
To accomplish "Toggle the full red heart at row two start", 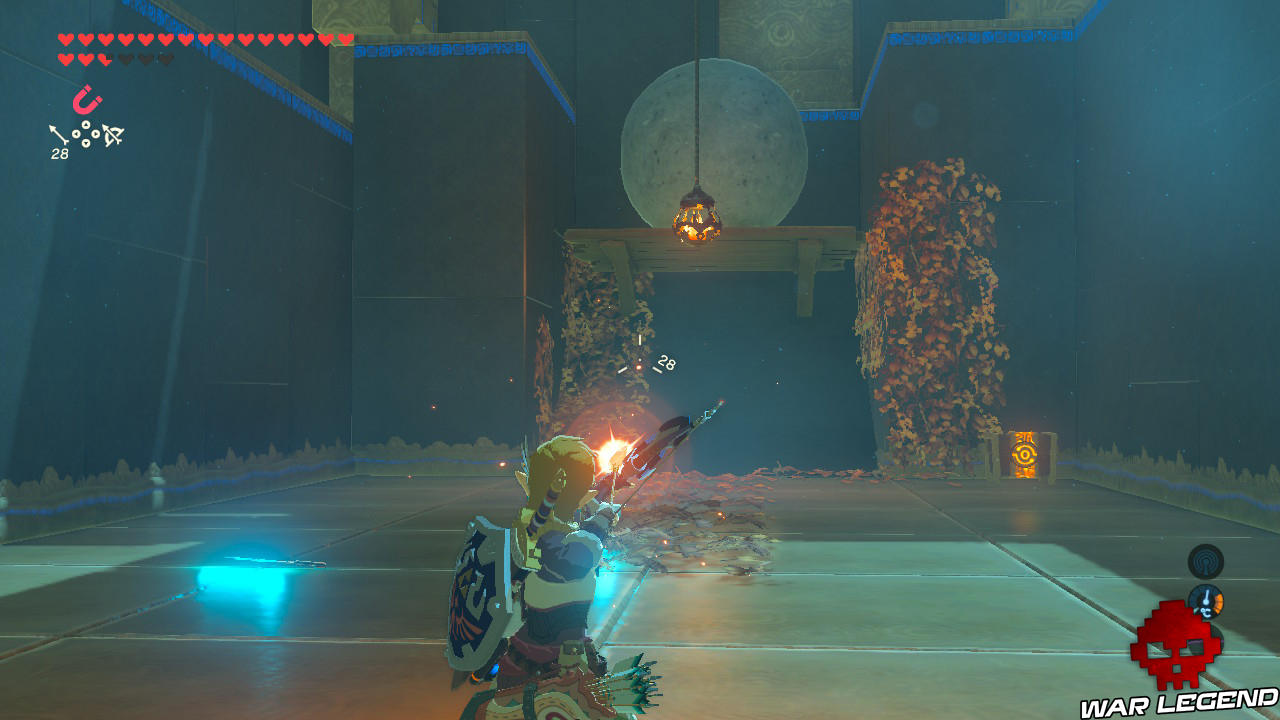I will click(64, 58).
